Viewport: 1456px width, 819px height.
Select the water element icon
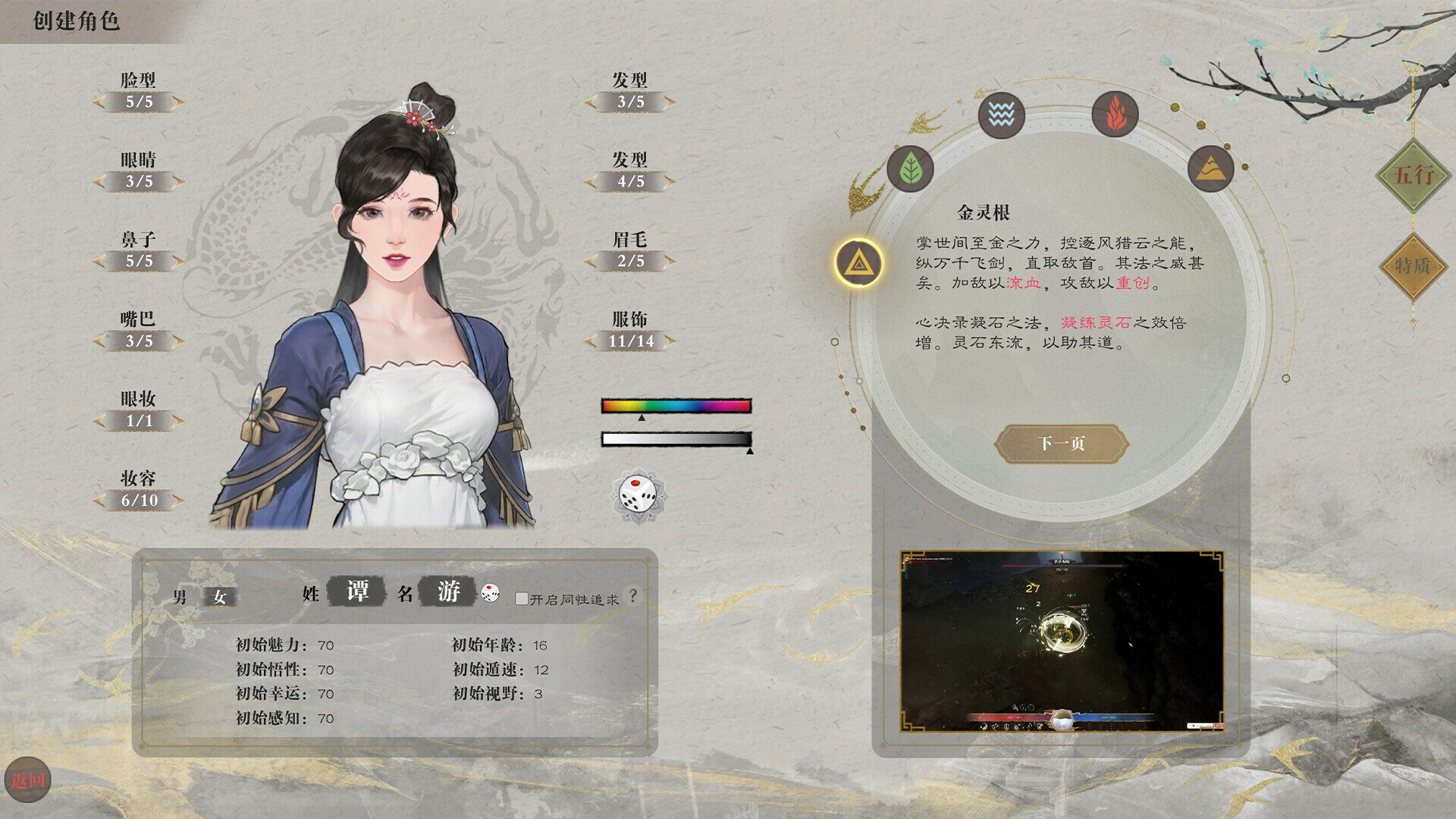(1001, 115)
